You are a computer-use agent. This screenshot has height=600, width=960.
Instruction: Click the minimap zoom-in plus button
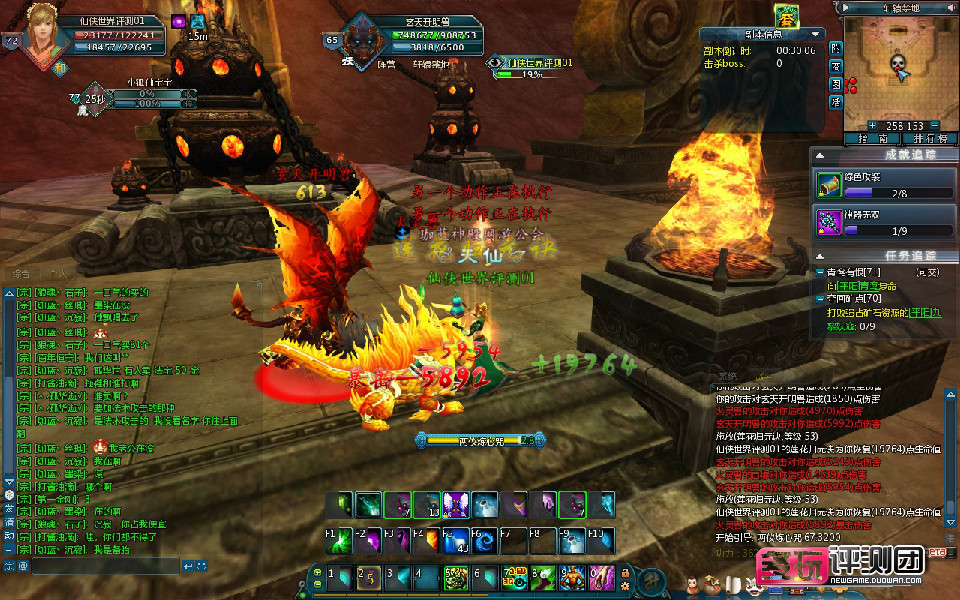click(871, 125)
